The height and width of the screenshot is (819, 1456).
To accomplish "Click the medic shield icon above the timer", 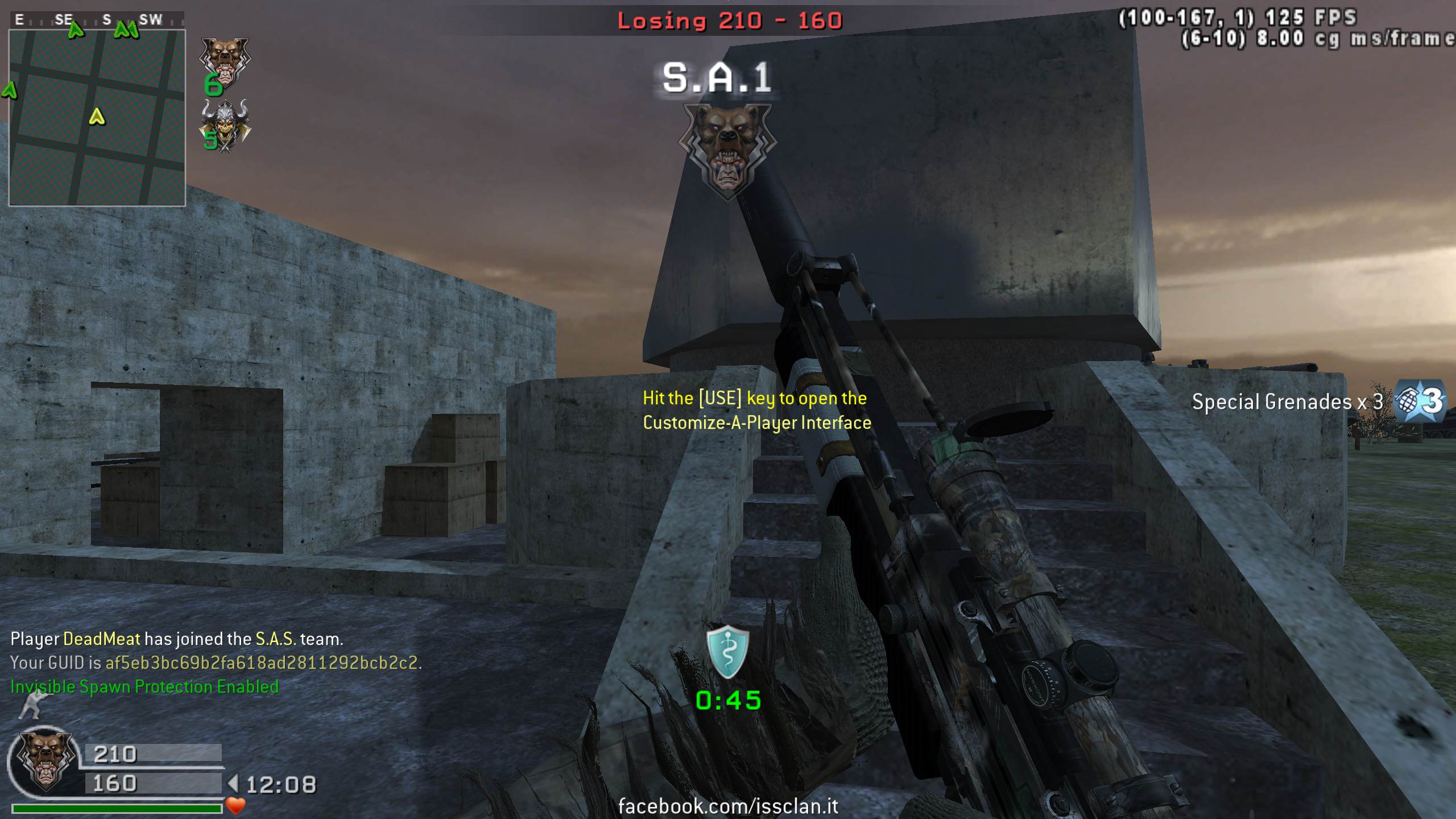I will click(x=727, y=652).
